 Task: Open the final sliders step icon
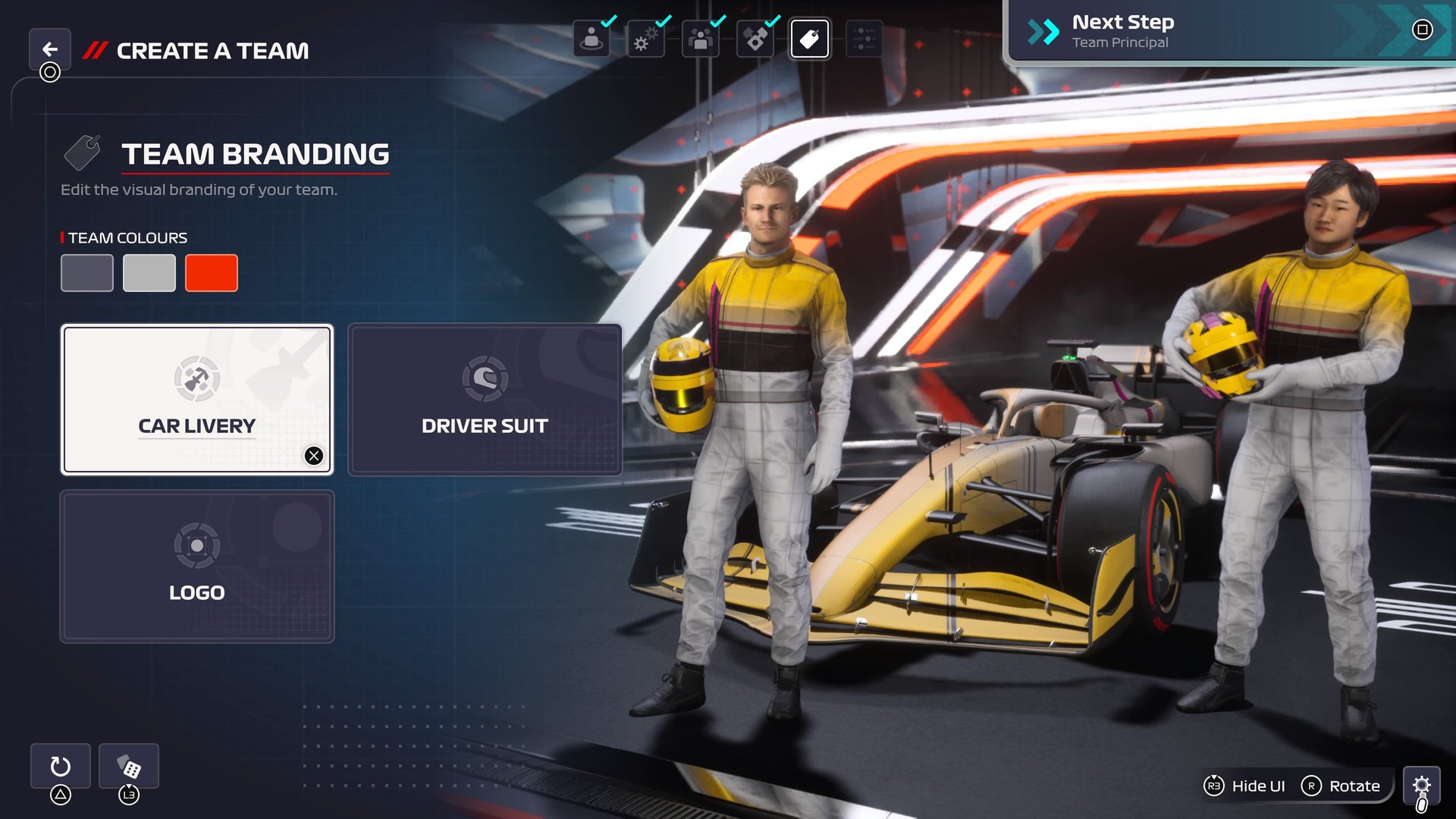pyautogui.click(x=864, y=40)
